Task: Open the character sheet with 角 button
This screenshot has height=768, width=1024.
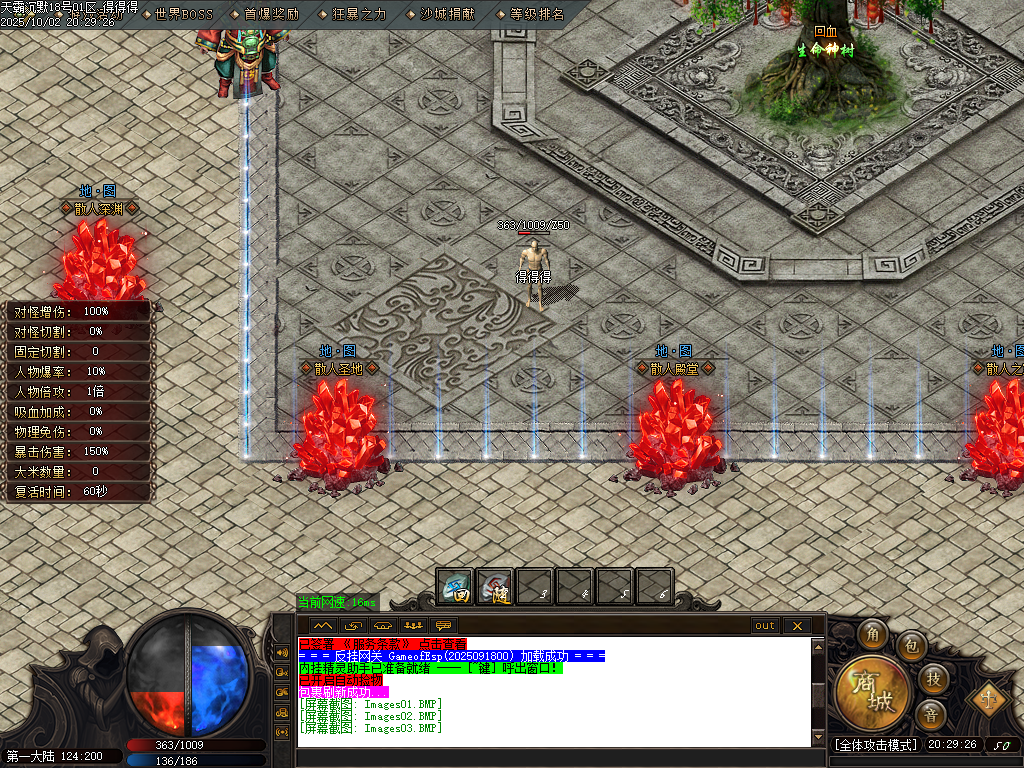Action: pos(874,635)
